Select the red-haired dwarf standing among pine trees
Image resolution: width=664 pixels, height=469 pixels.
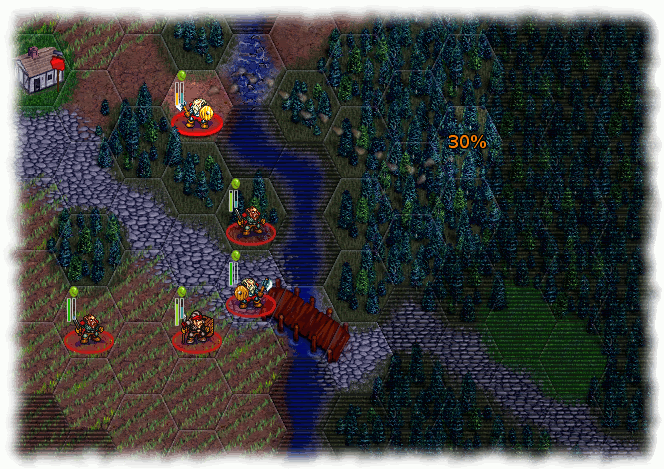point(251,223)
